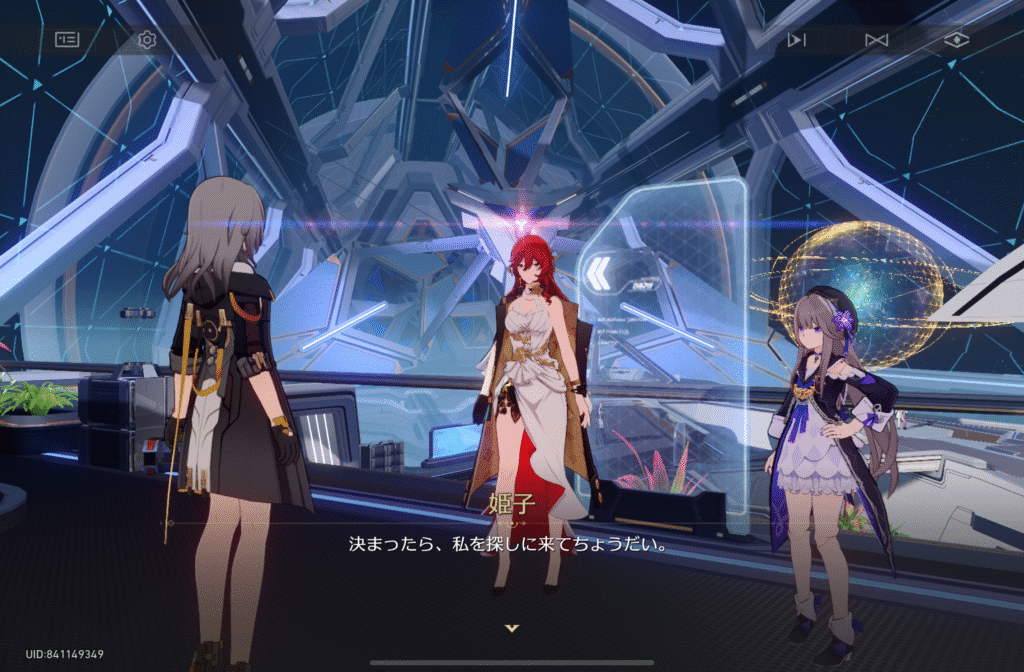Open the gear settings icon

(147, 40)
